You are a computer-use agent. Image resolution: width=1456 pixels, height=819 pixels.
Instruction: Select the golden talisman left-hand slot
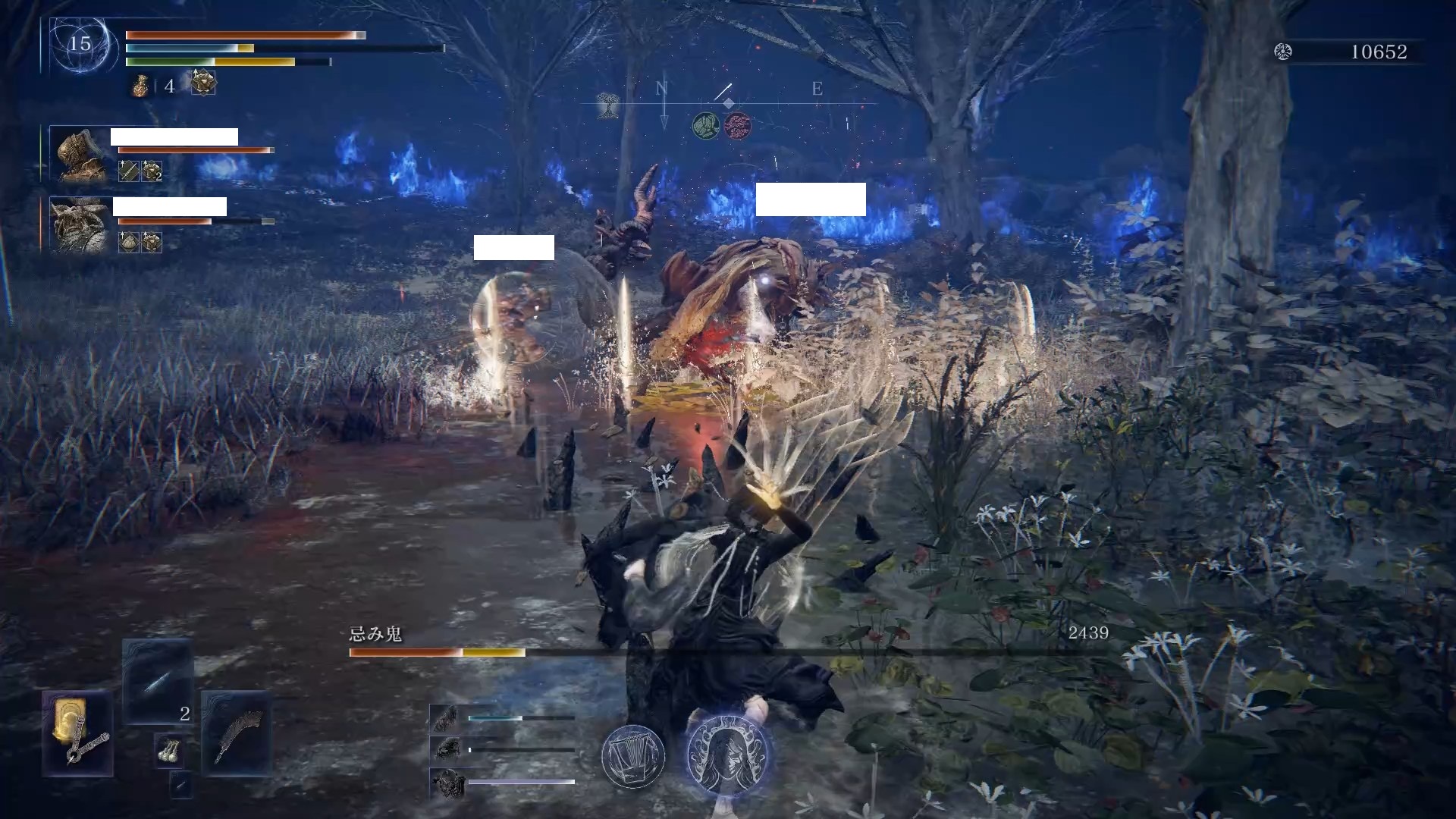click(x=78, y=733)
